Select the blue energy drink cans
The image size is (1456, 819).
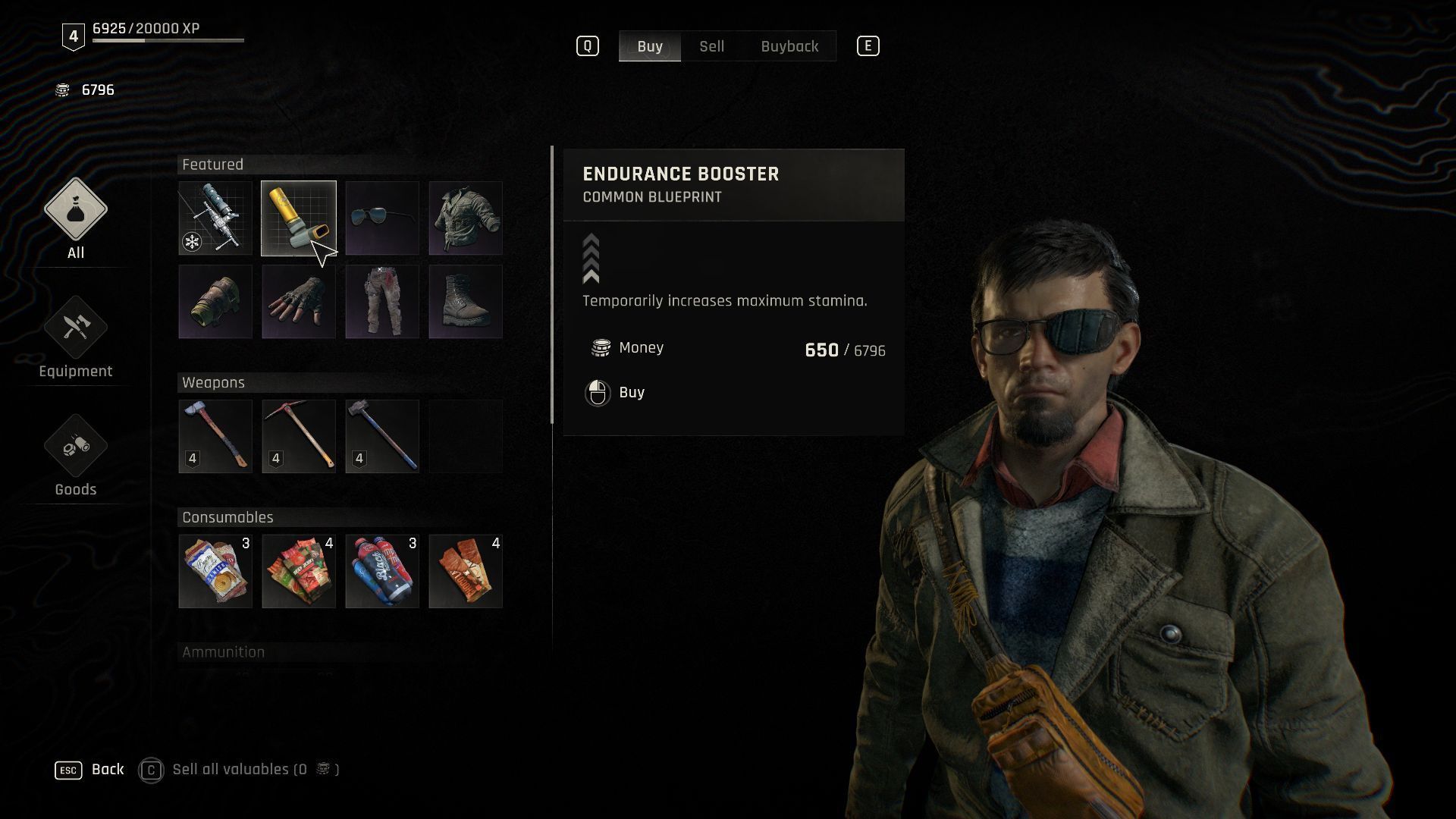coord(381,572)
